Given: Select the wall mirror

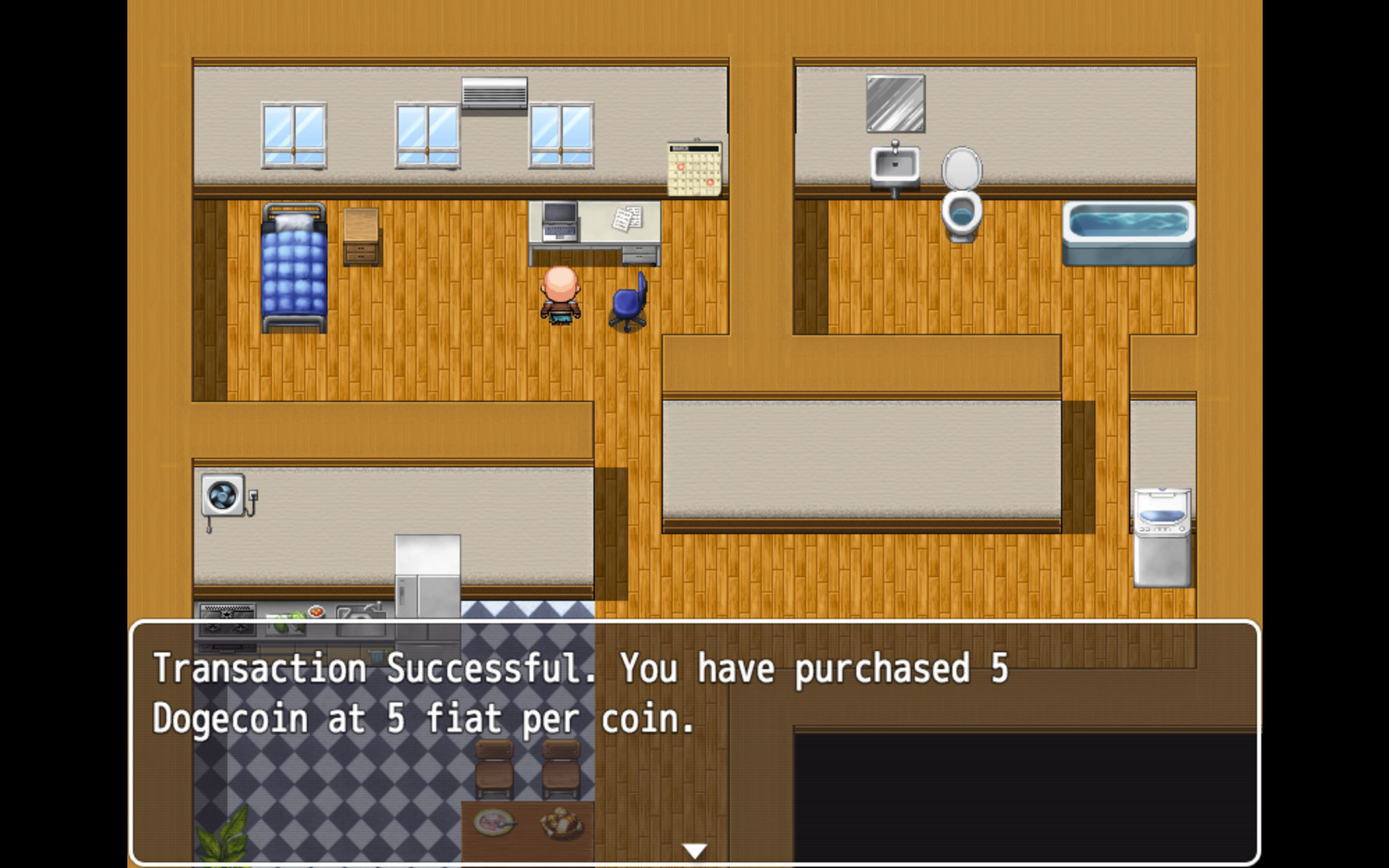Looking at the screenshot, I should 895,103.
